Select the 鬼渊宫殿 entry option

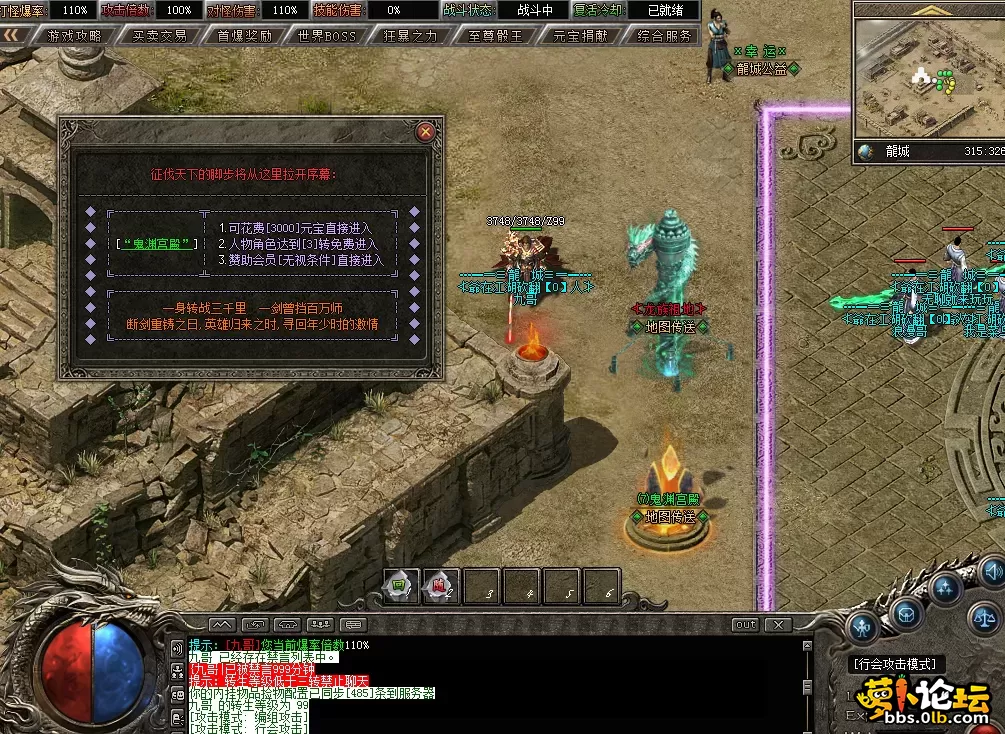pos(156,243)
